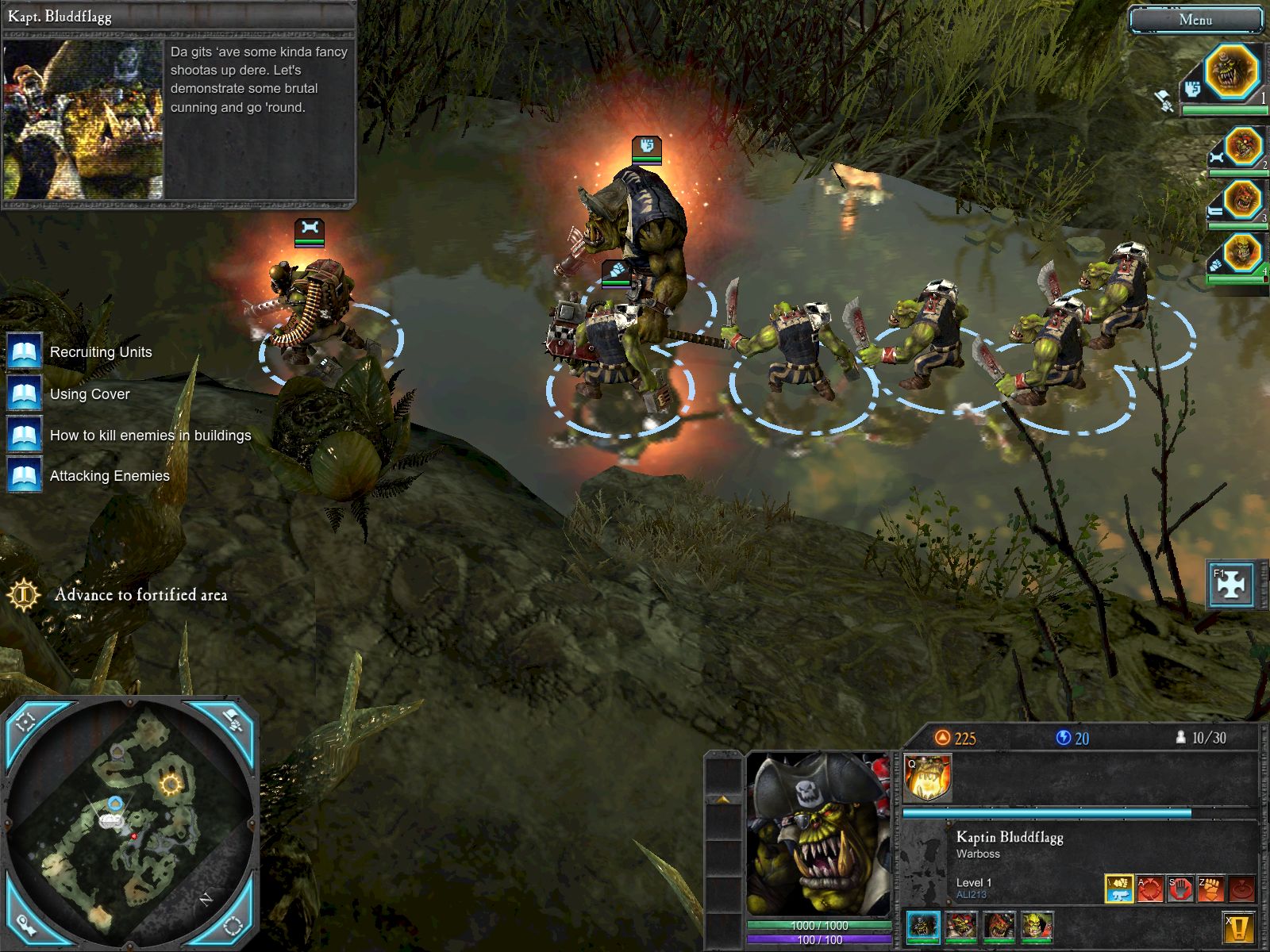This screenshot has height=952, width=1270.
Task: Read the How to kill enemies in buildings tip
Action: 150,436
